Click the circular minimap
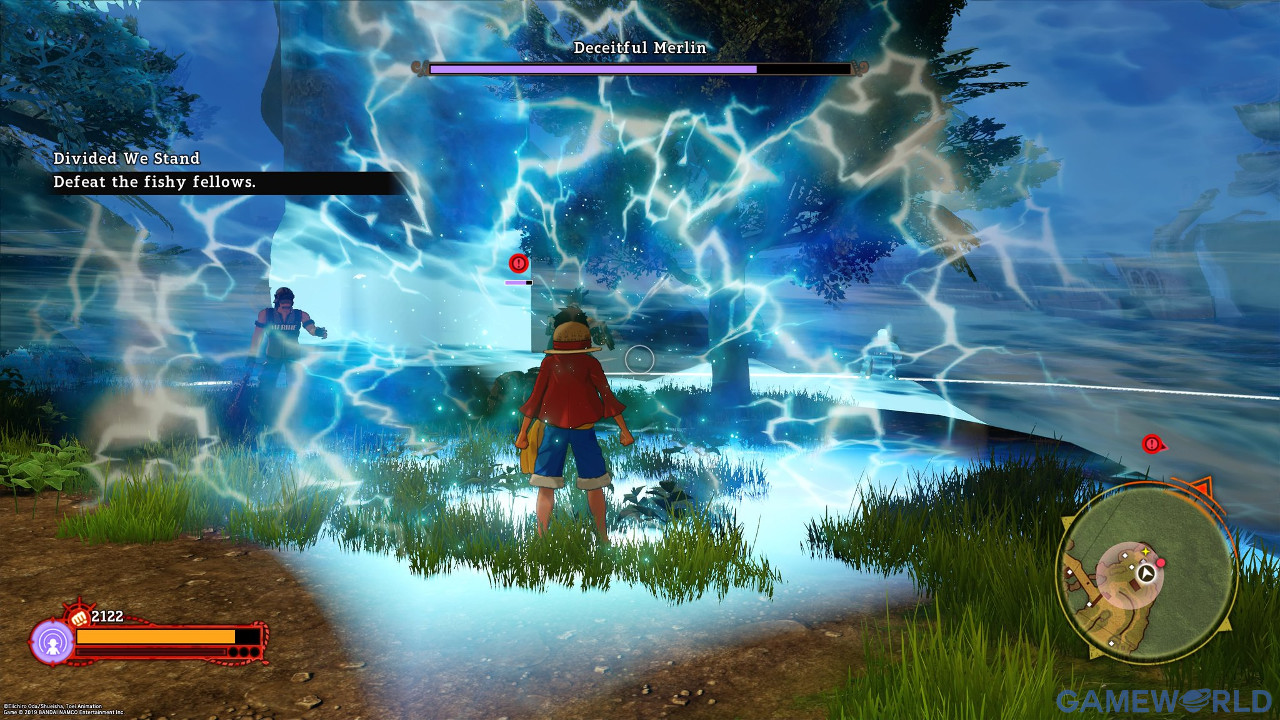Image resolution: width=1280 pixels, height=720 pixels. [x=1146, y=574]
